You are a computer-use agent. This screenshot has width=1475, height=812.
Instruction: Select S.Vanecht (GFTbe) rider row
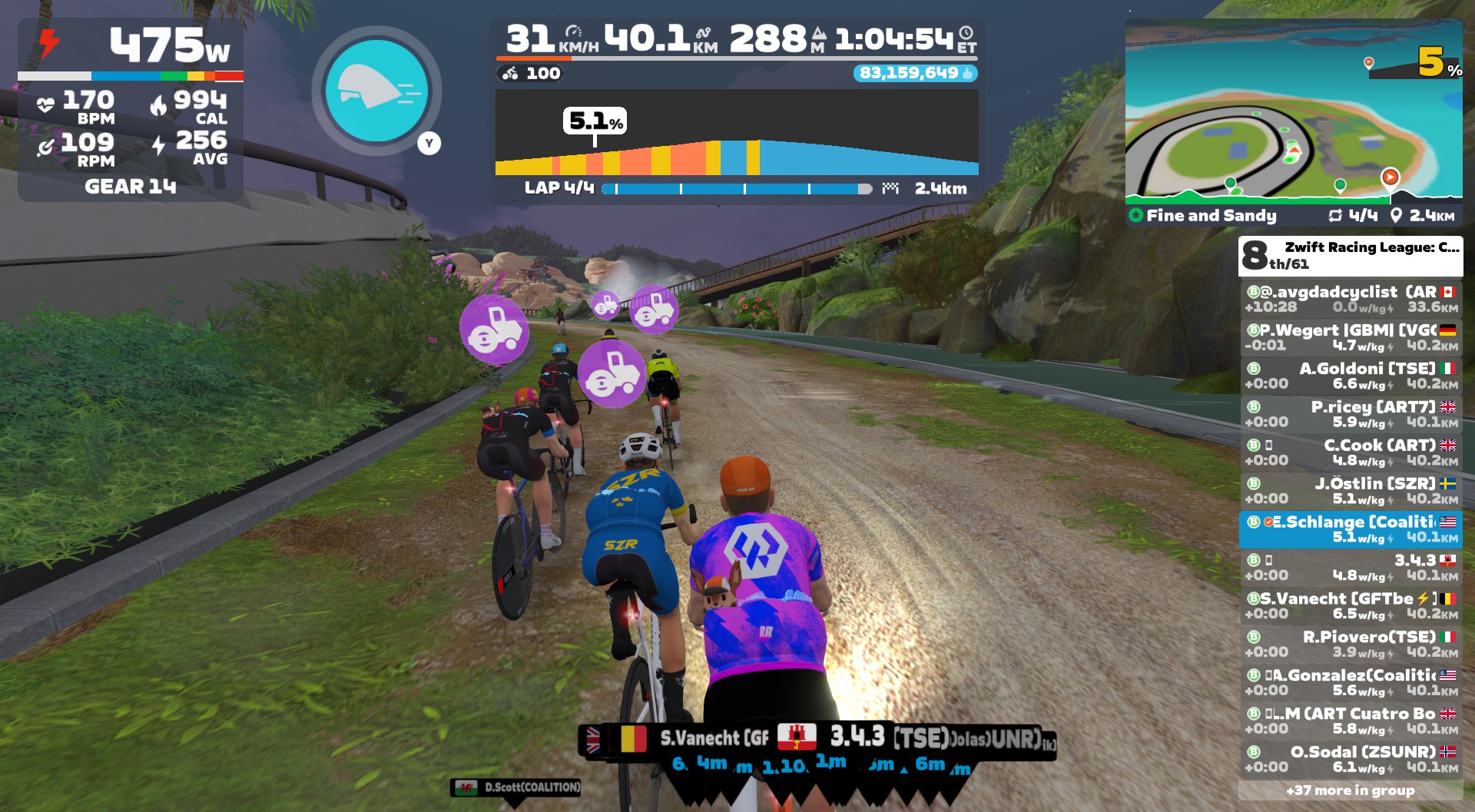[x=1350, y=606]
